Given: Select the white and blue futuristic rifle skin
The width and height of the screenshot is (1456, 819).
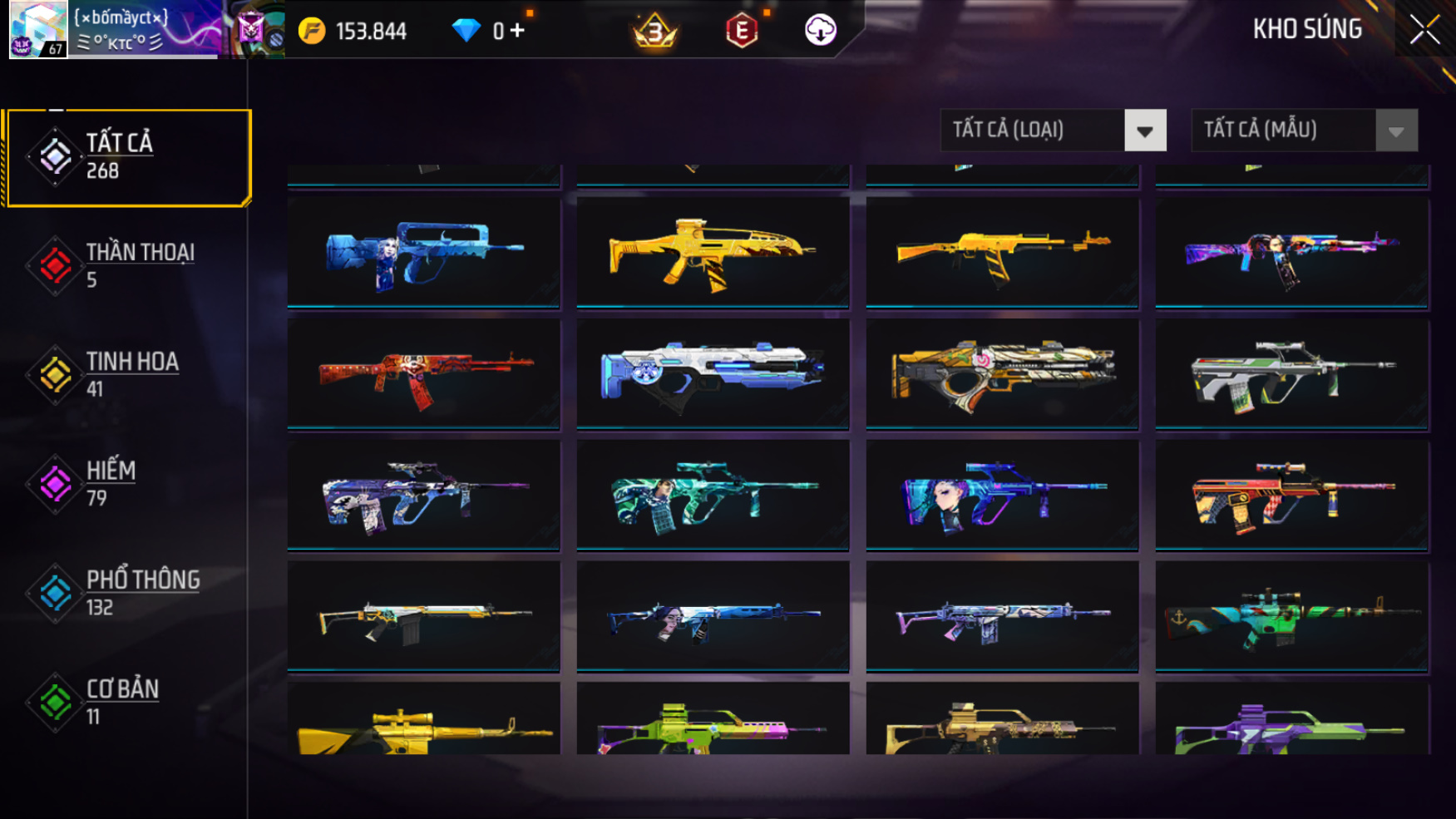Looking at the screenshot, I should pos(713,373).
